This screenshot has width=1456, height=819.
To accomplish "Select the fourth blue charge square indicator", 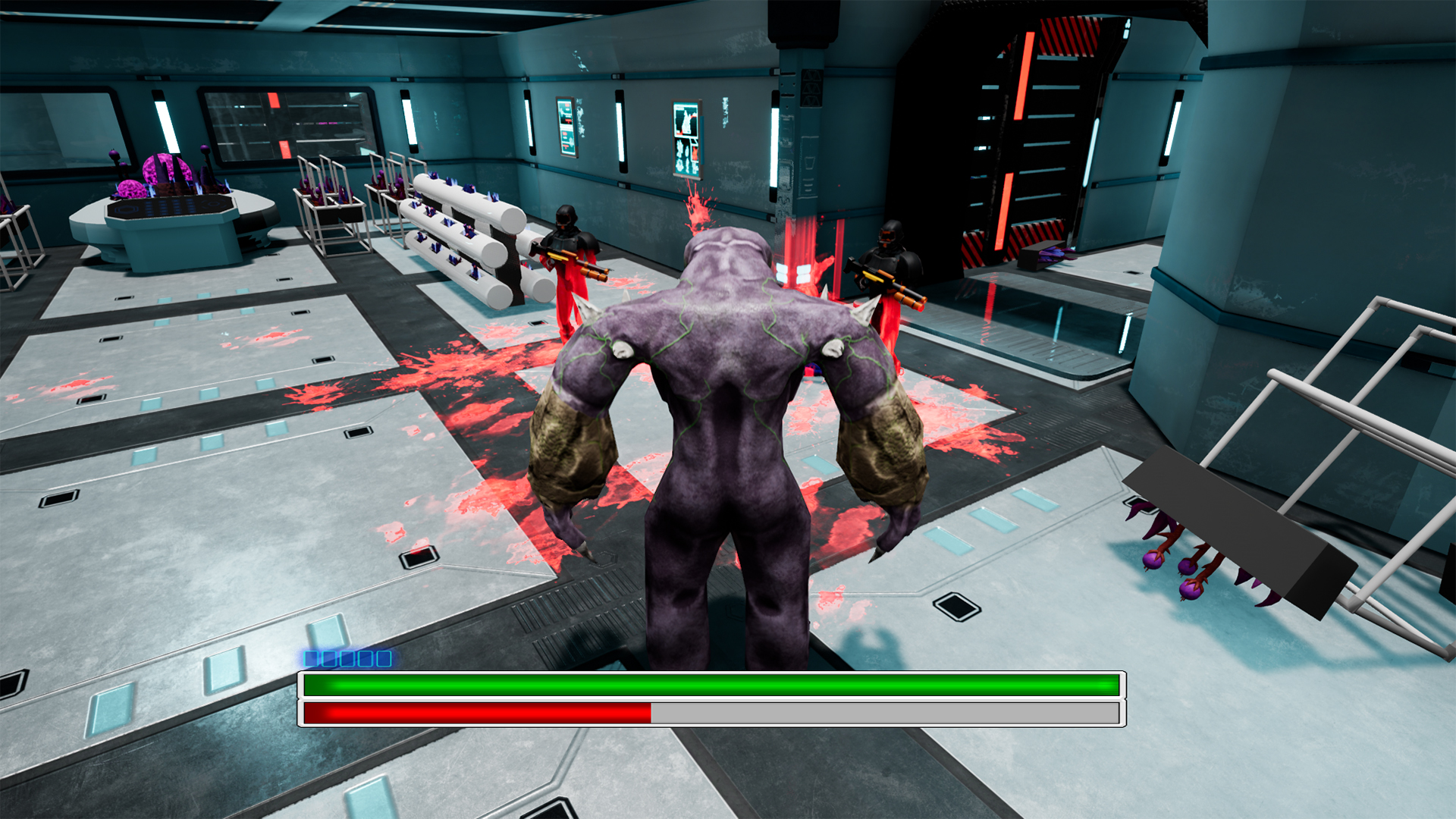I will tap(366, 659).
